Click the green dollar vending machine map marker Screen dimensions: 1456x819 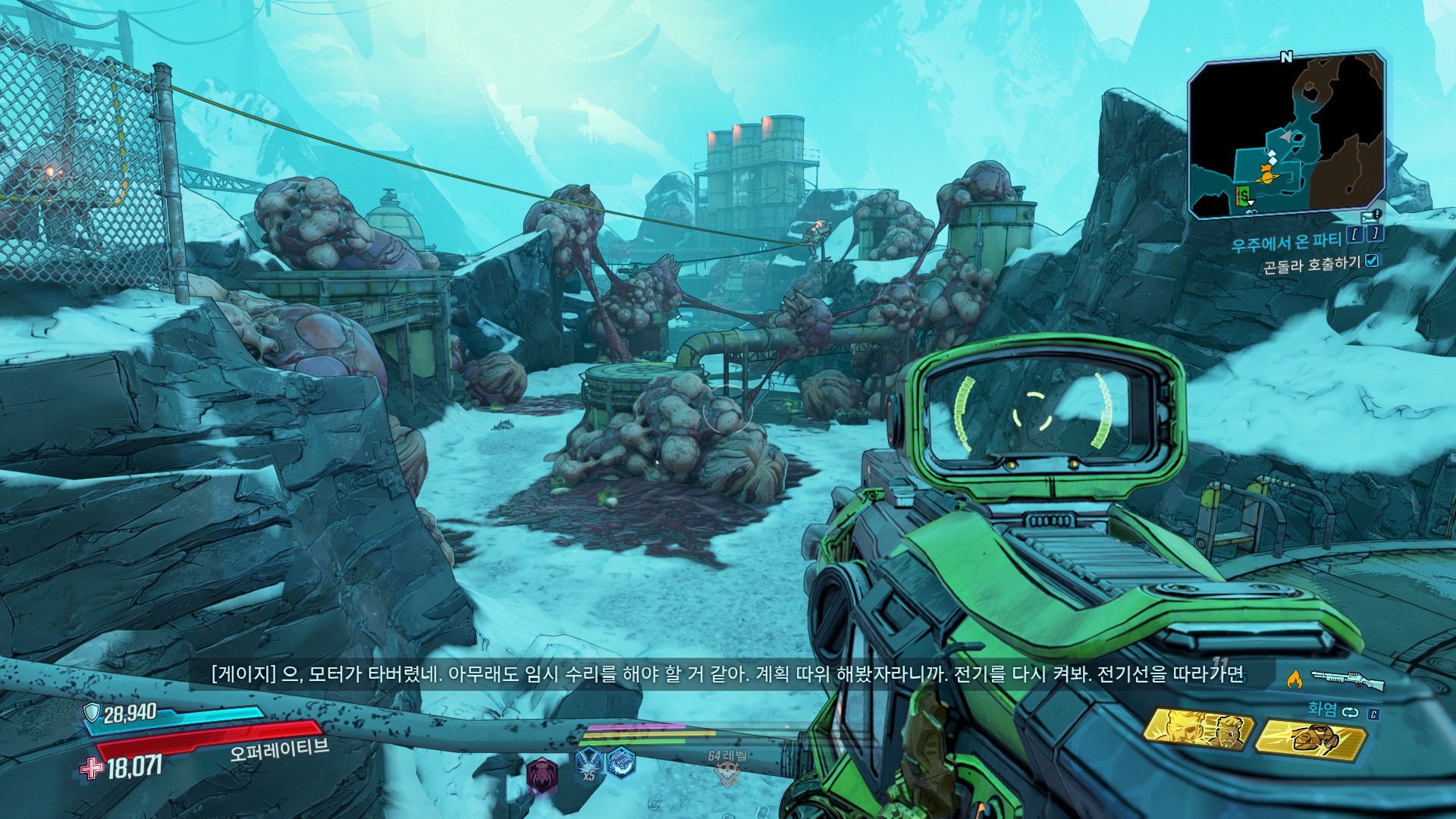click(1243, 196)
